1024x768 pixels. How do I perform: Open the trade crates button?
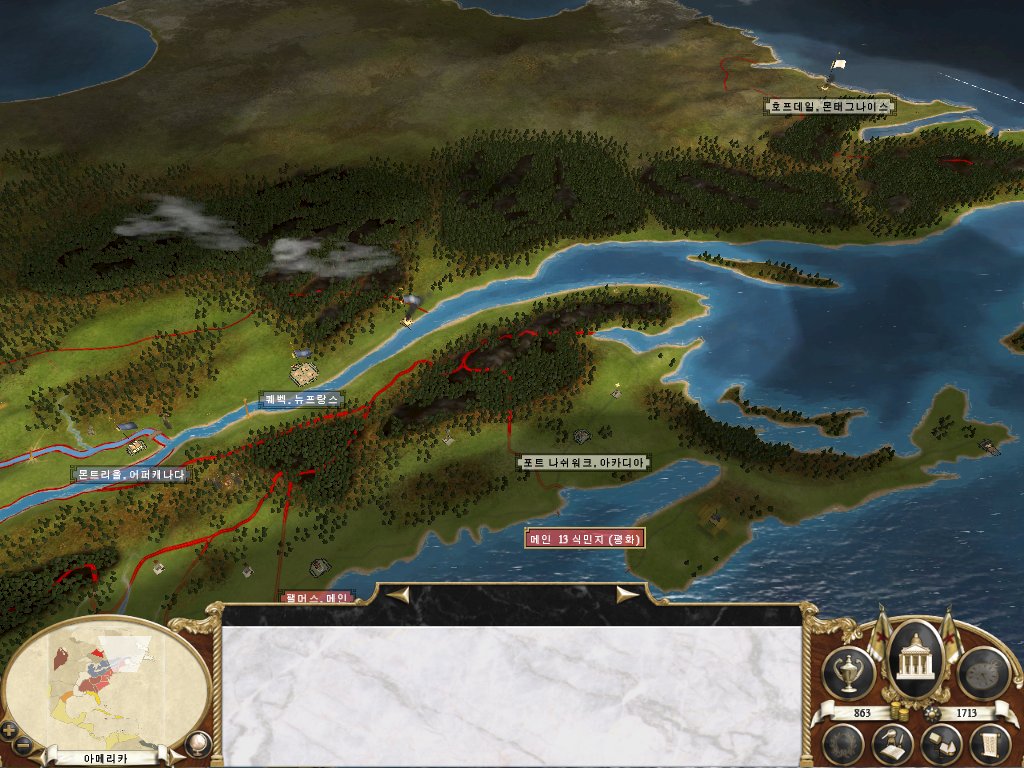[941, 743]
